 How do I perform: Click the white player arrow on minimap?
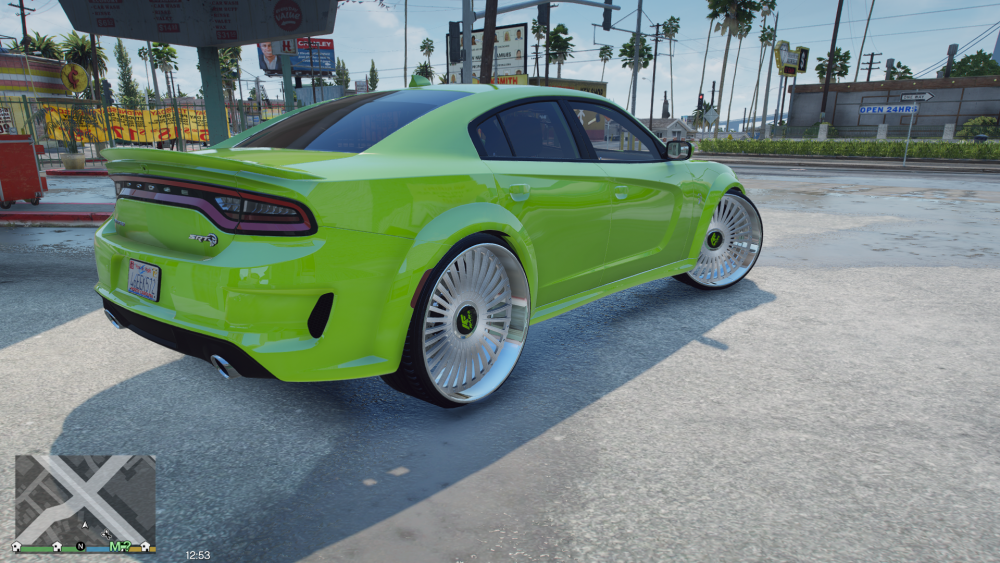pos(85,524)
